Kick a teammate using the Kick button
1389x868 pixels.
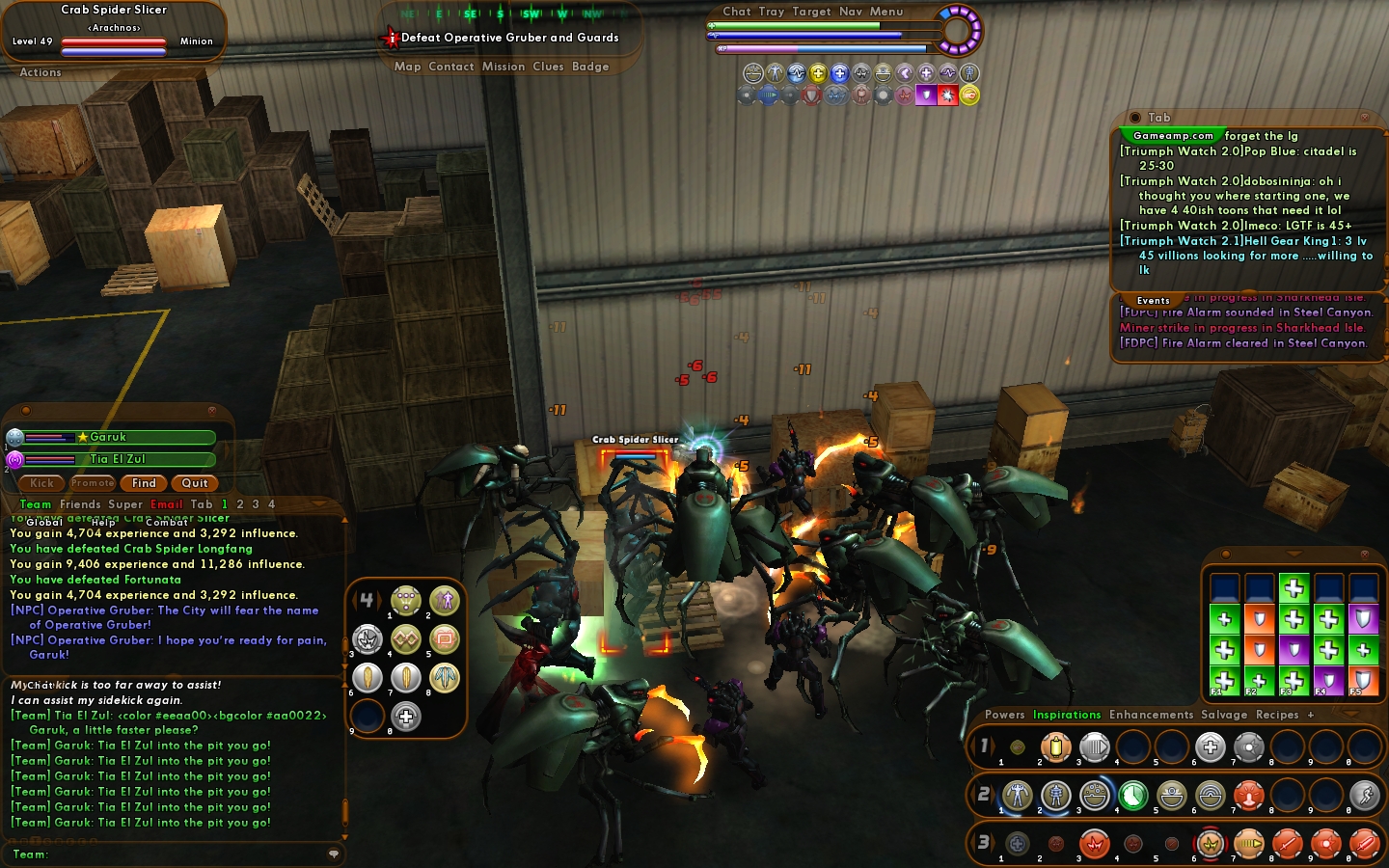[41, 483]
